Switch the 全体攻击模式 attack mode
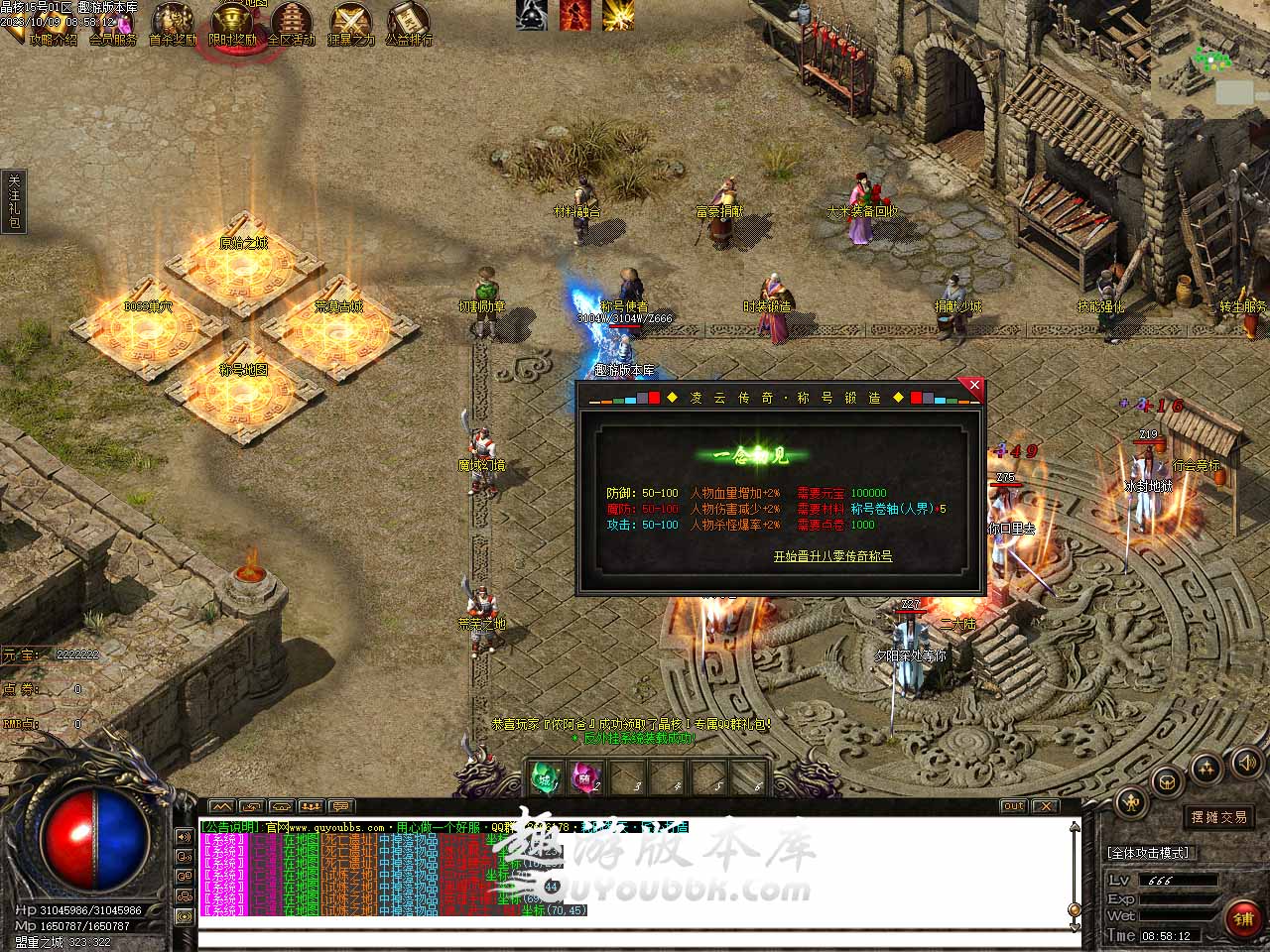 coord(1148,853)
